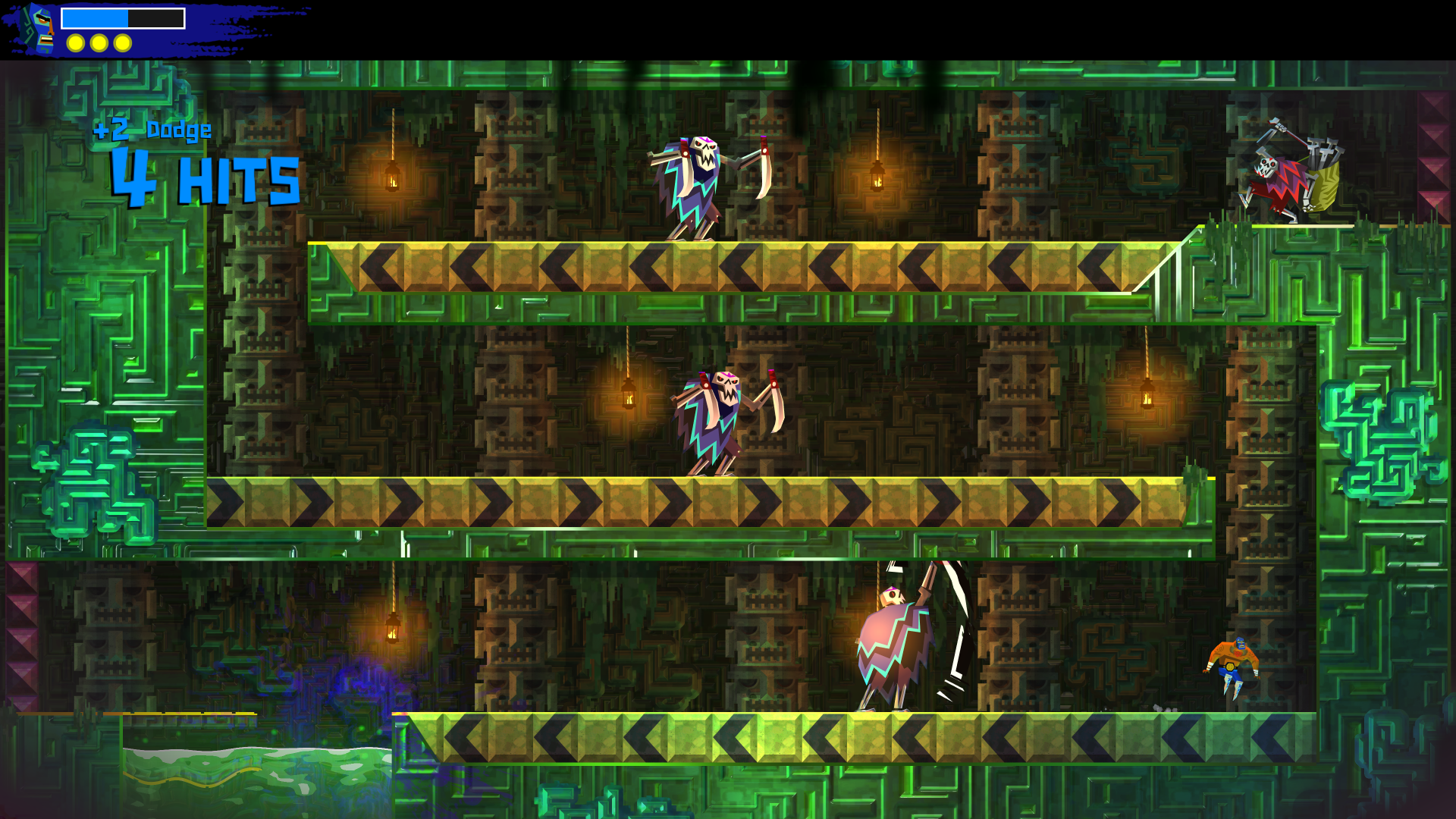Expand the leftmost chevron on the bottom platform
1456x819 pixels.
pyautogui.click(x=463, y=736)
